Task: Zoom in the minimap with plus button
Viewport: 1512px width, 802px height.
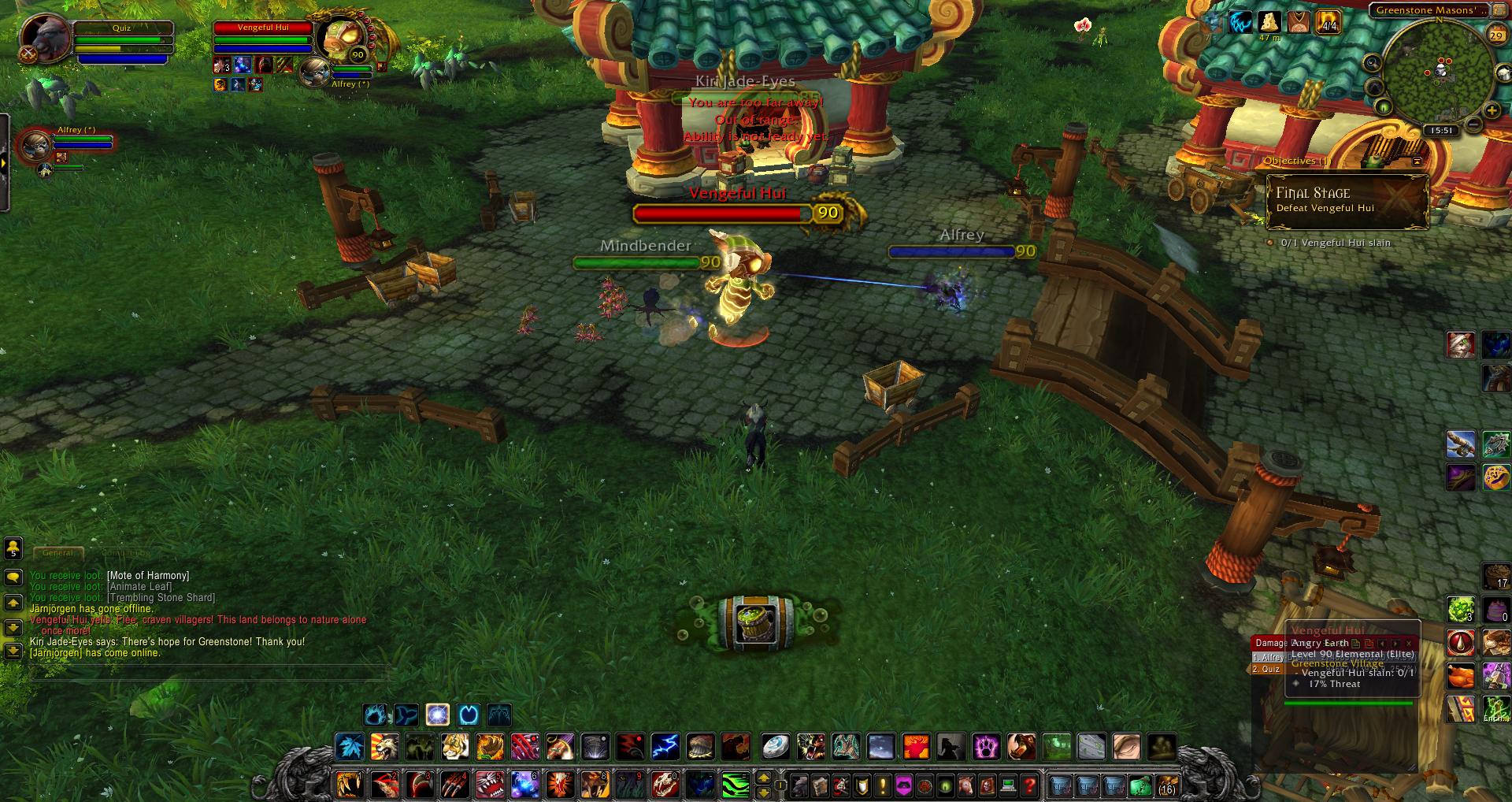Action: pyautogui.click(x=1492, y=110)
